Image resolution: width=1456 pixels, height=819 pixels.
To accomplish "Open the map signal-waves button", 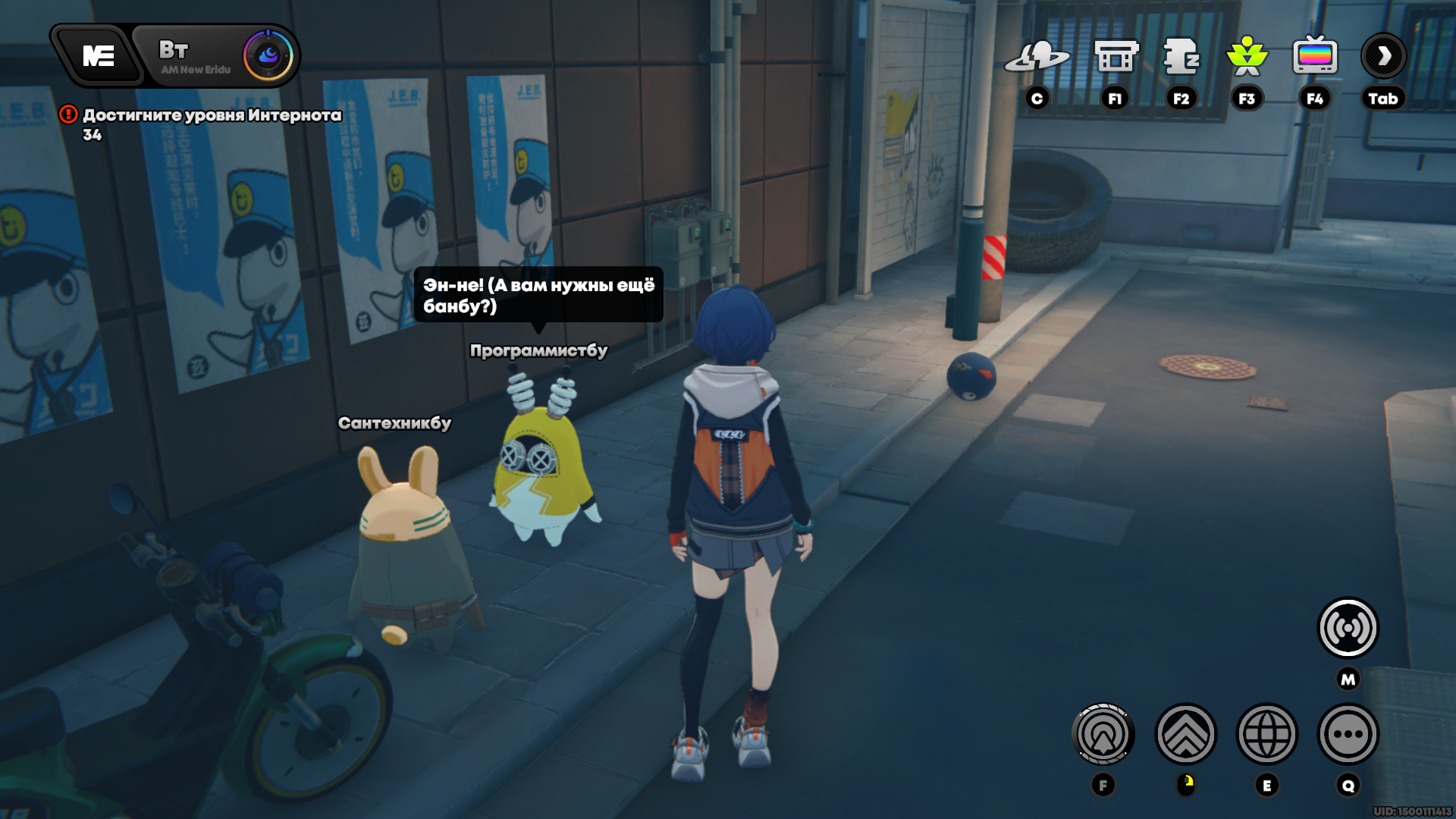I will pos(1348,628).
